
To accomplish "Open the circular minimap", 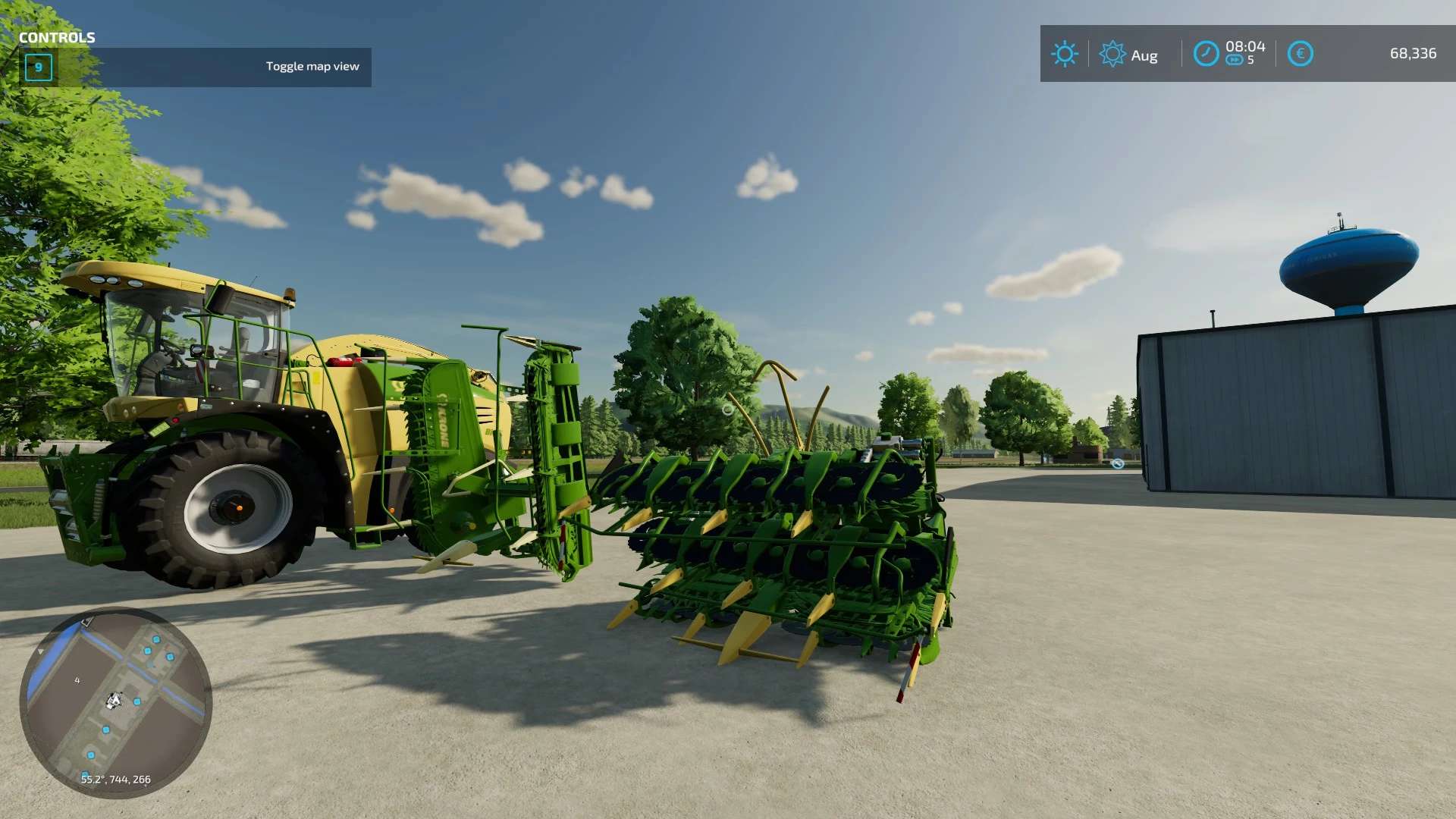I will [x=115, y=703].
